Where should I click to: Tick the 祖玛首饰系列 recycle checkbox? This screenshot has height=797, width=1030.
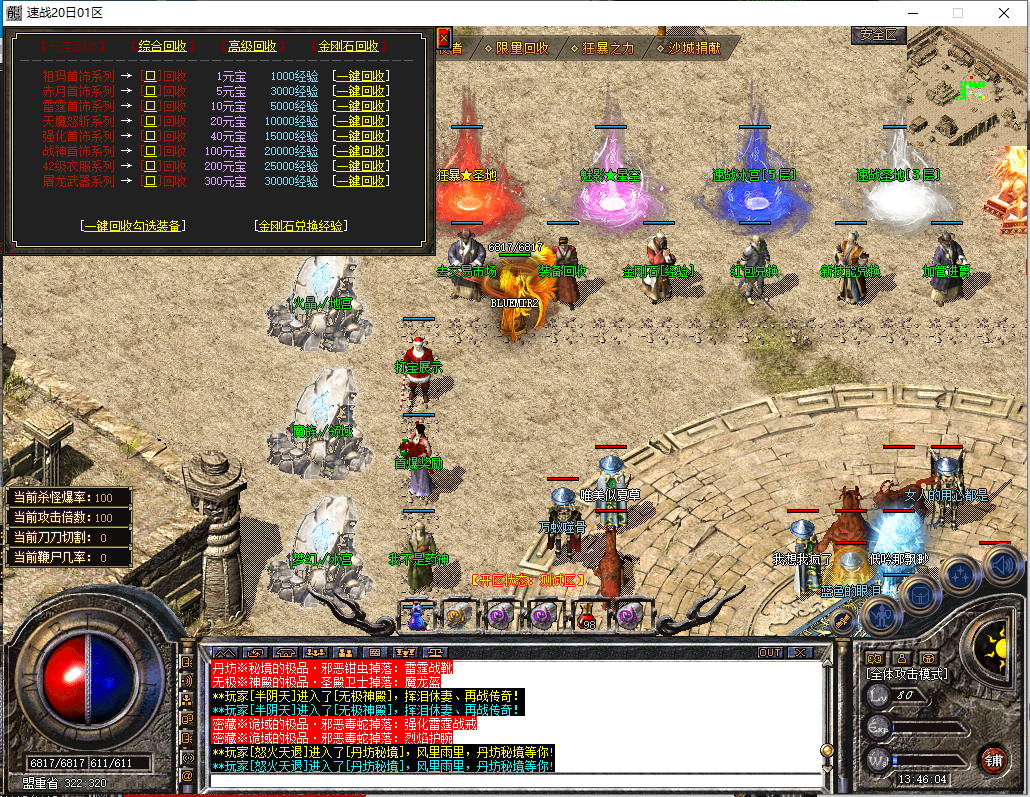pyautogui.click(x=150, y=76)
